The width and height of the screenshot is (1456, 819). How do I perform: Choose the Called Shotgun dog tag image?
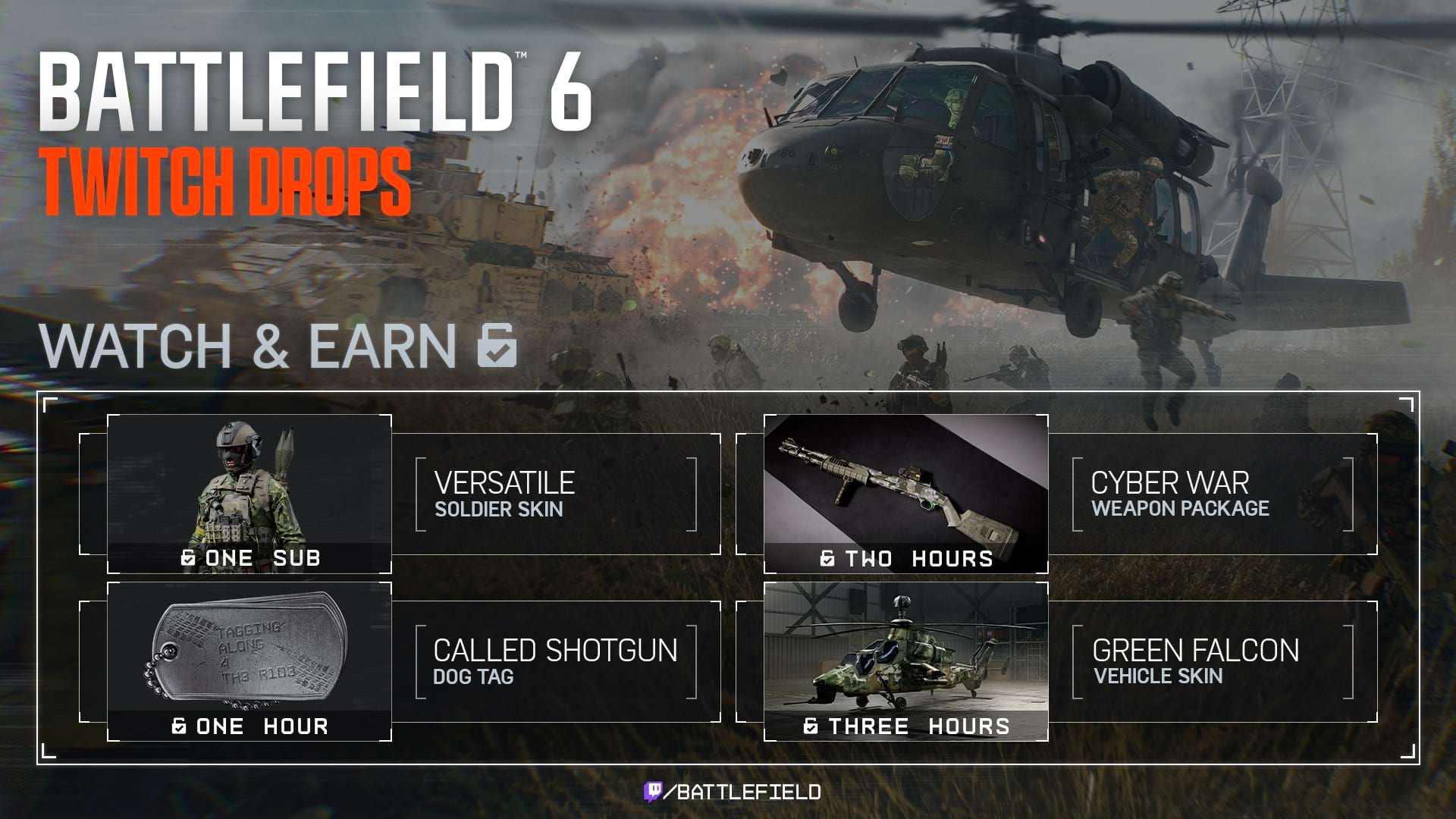tap(249, 648)
